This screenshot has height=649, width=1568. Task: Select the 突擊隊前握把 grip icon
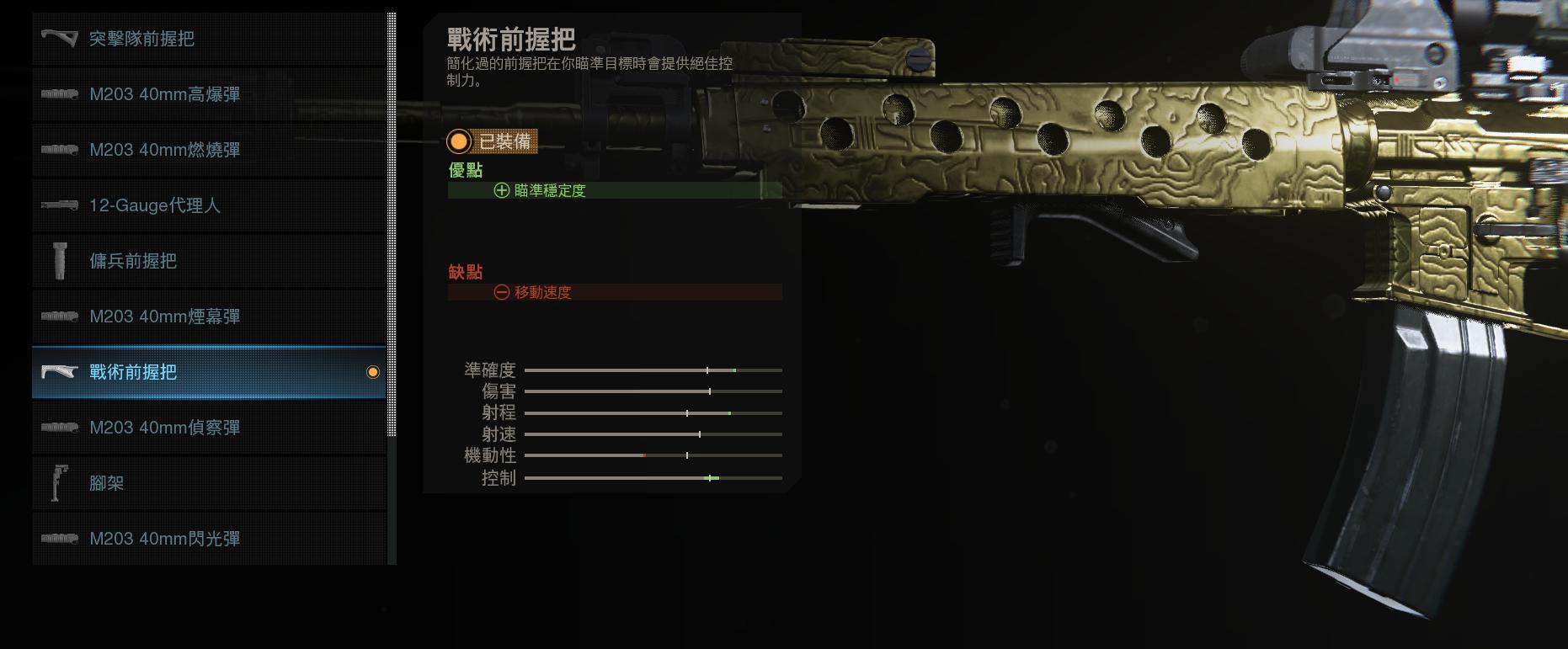tap(57, 39)
